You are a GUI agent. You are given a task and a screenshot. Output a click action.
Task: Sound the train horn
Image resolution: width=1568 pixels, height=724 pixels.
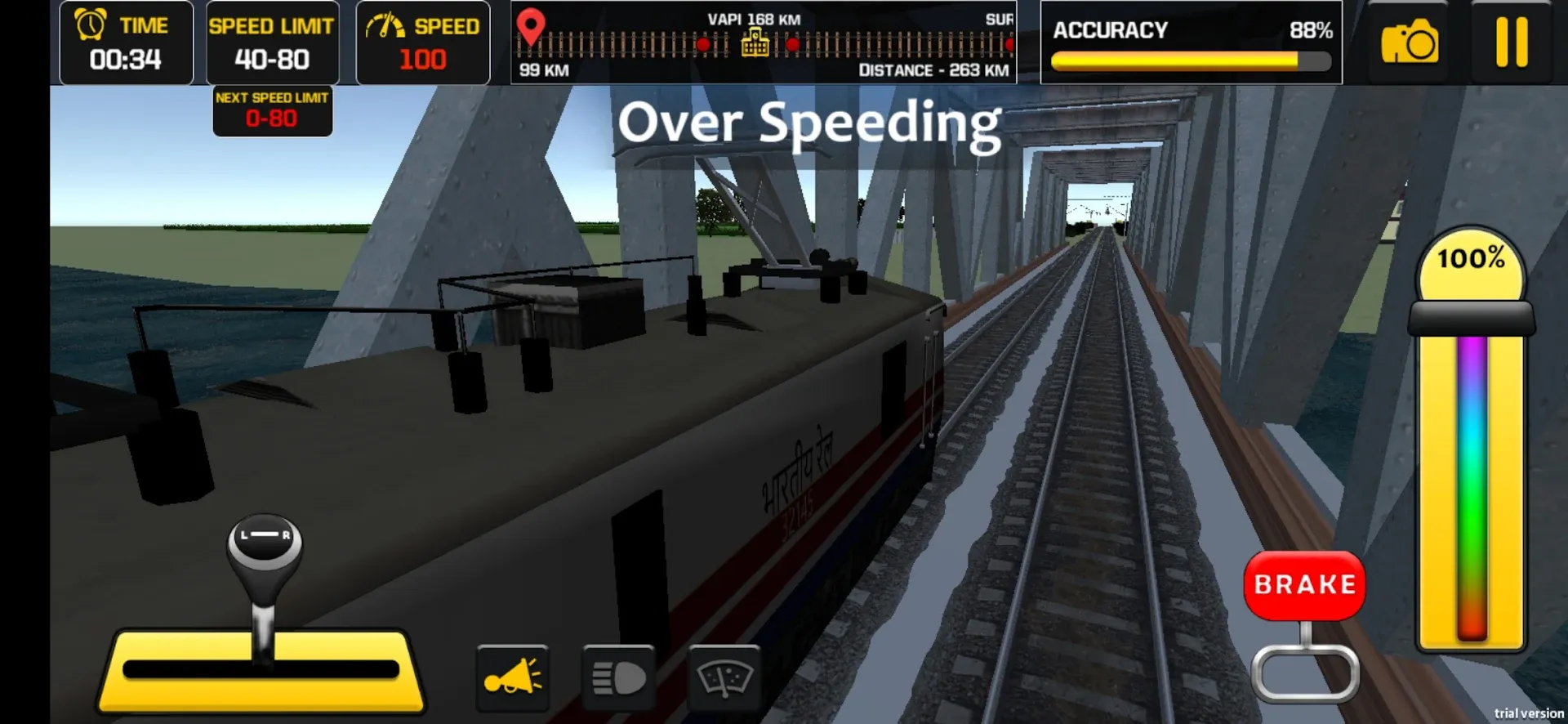coord(512,677)
